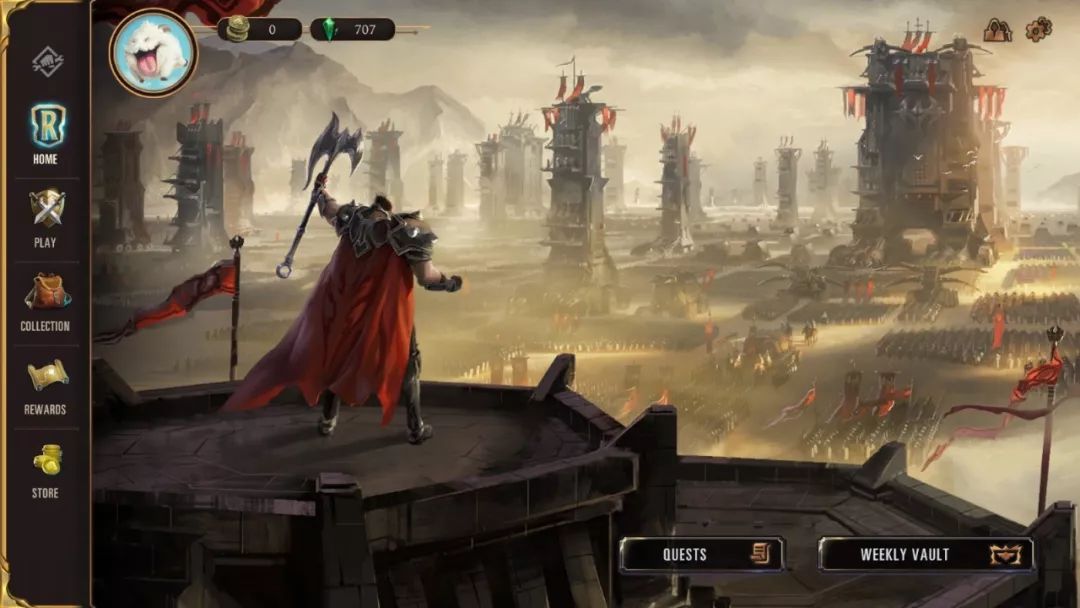1080x608 pixels.
Task: Open the Rewards section
Action: (x=46, y=384)
